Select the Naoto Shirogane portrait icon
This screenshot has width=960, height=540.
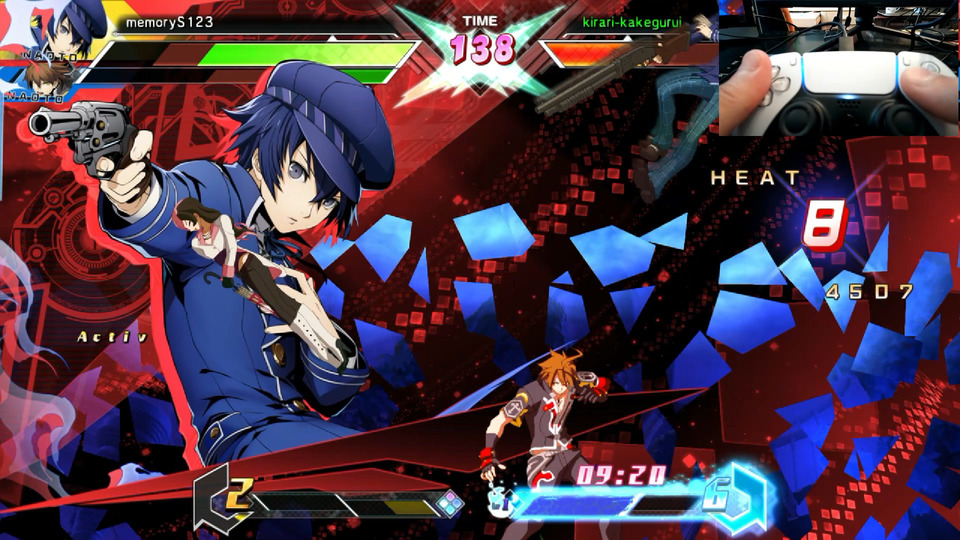pyautogui.click(x=73, y=28)
